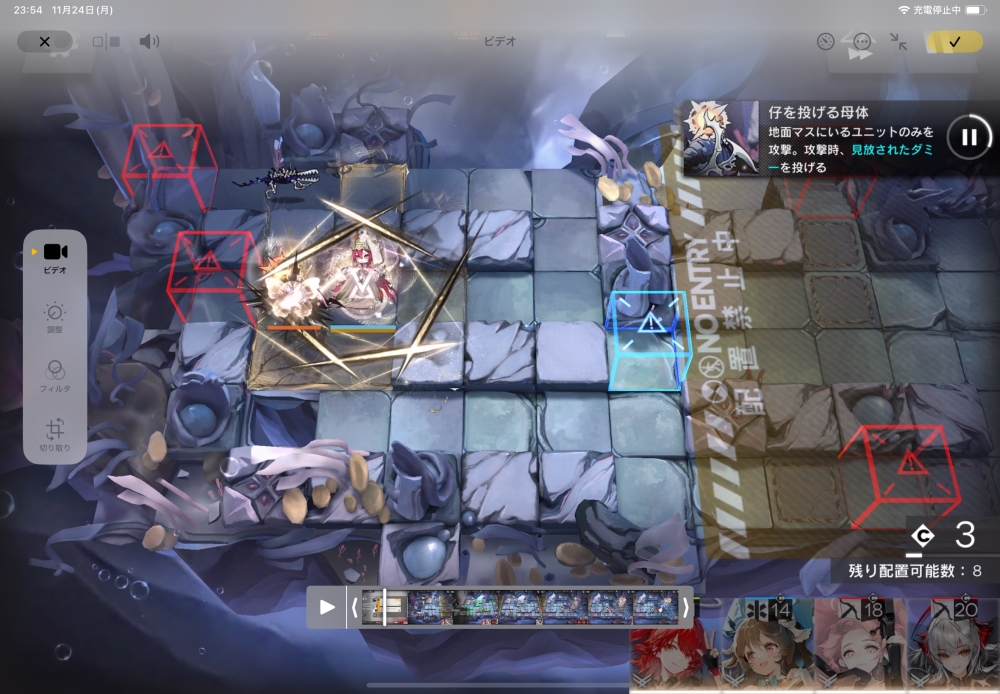Switch to the 調整 adjust tool
Viewport: 1000px width, 694px height.
[x=55, y=317]
